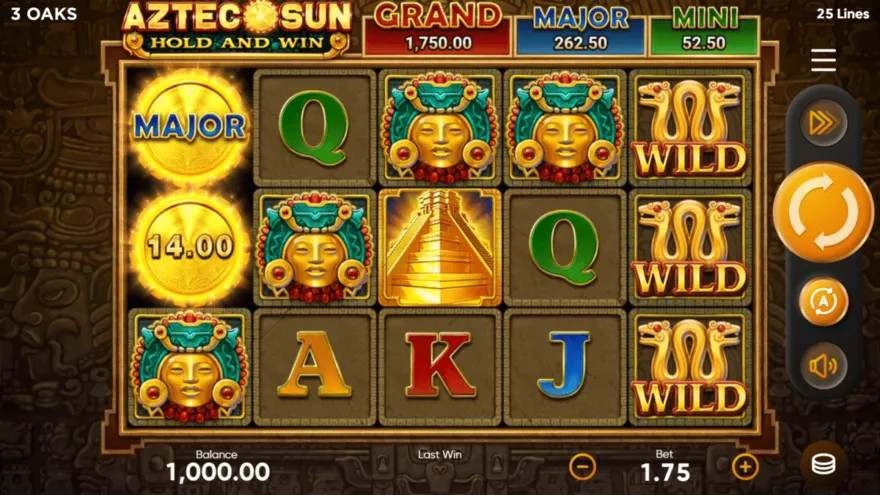Increase the bet with the plus button
This screenshot has width=880, height=495.
click(x=744, y=466)
